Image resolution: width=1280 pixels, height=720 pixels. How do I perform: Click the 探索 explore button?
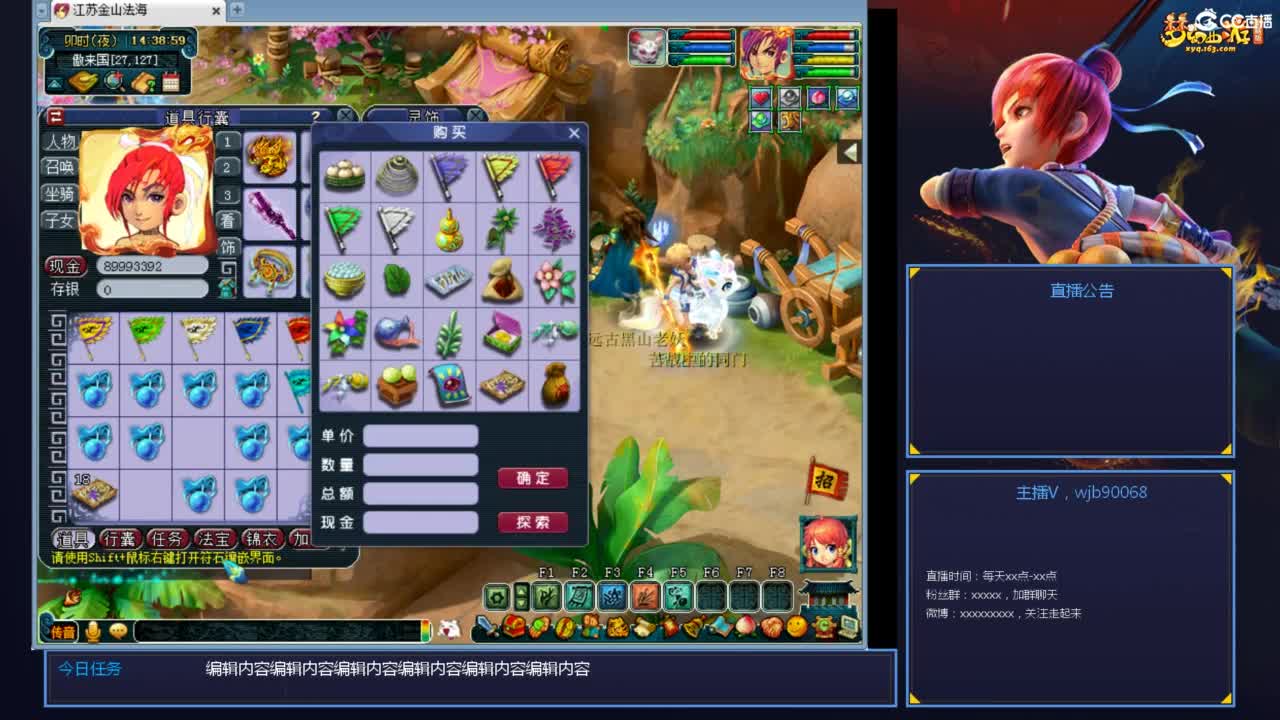click(533, 523)
